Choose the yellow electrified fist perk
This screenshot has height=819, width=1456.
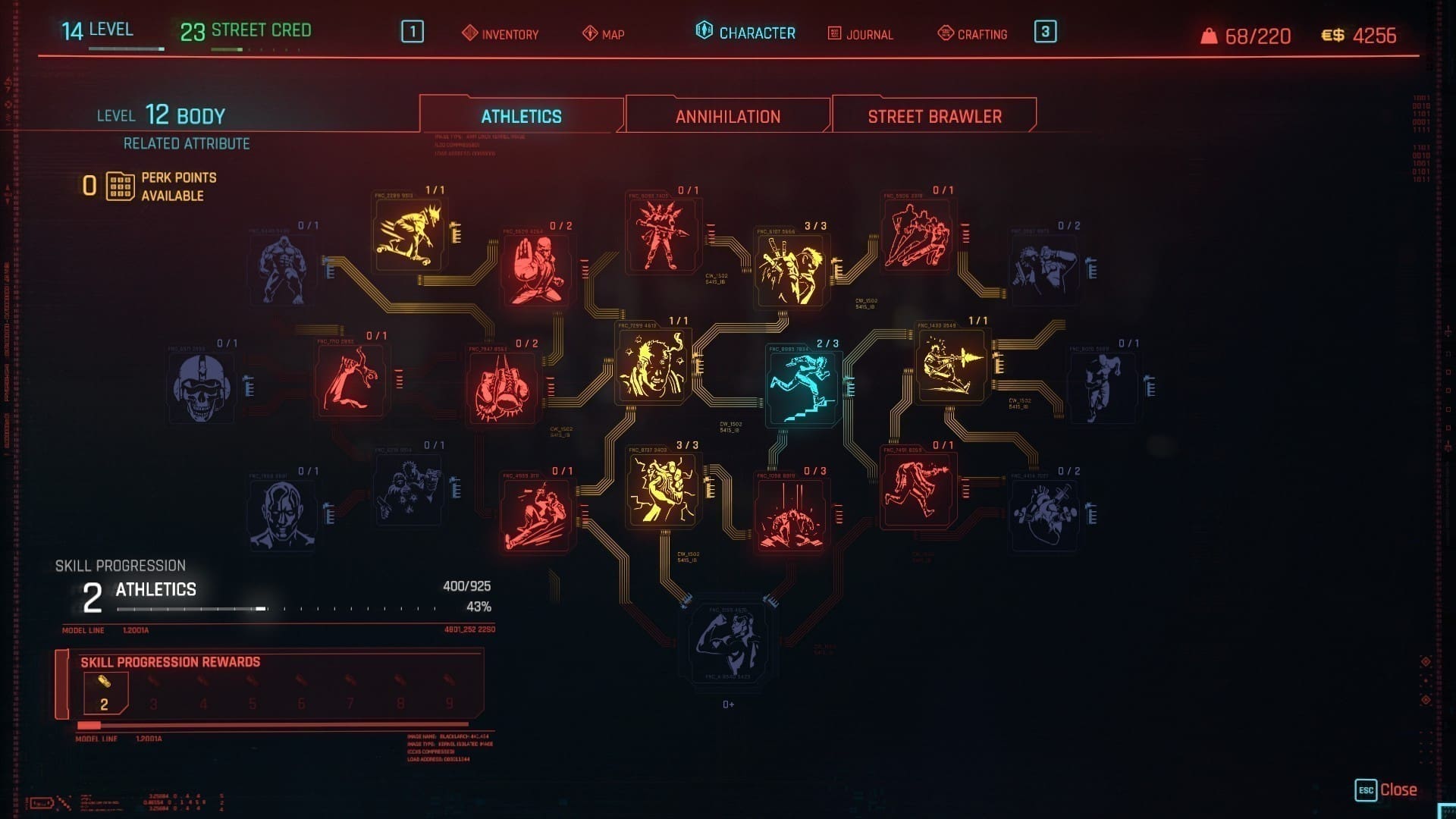click(x=661, y=489)
